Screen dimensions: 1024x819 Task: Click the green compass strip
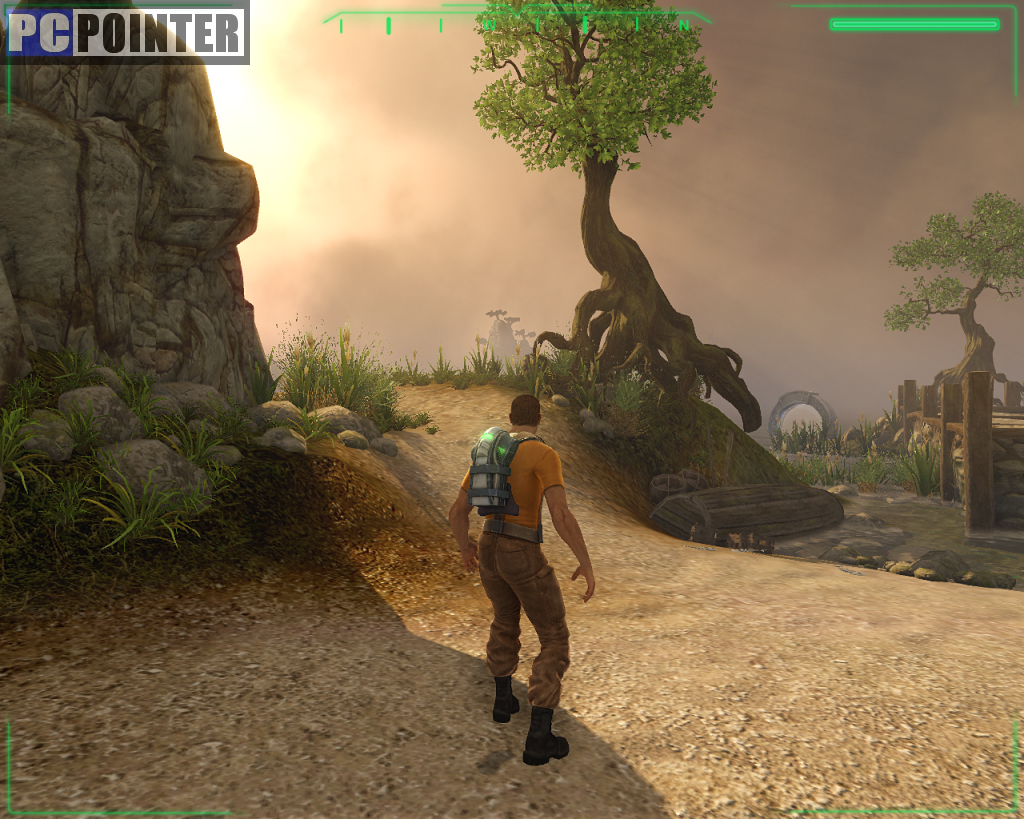tap(517, 23)
